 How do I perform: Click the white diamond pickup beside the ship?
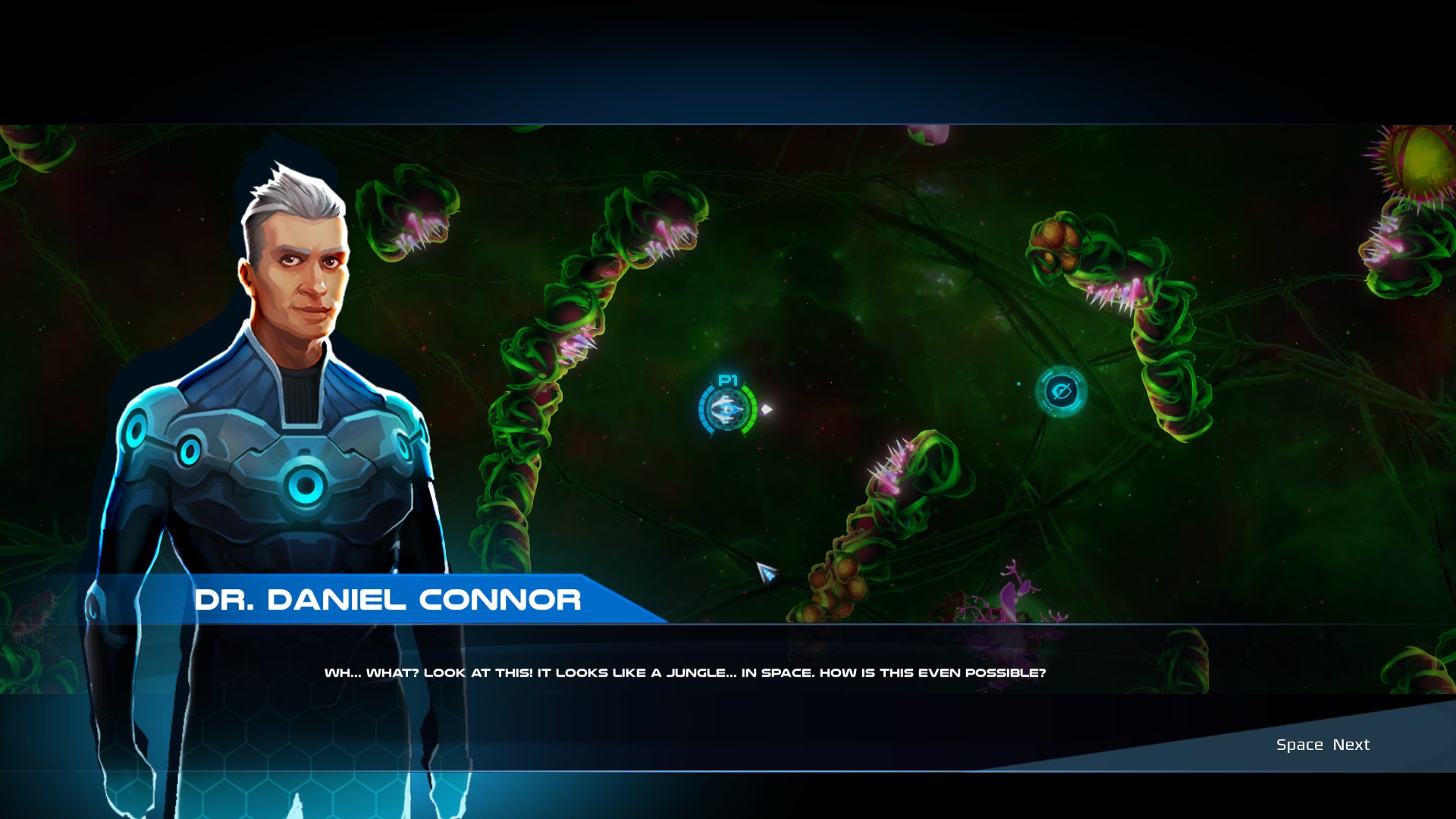pos(766,409)
